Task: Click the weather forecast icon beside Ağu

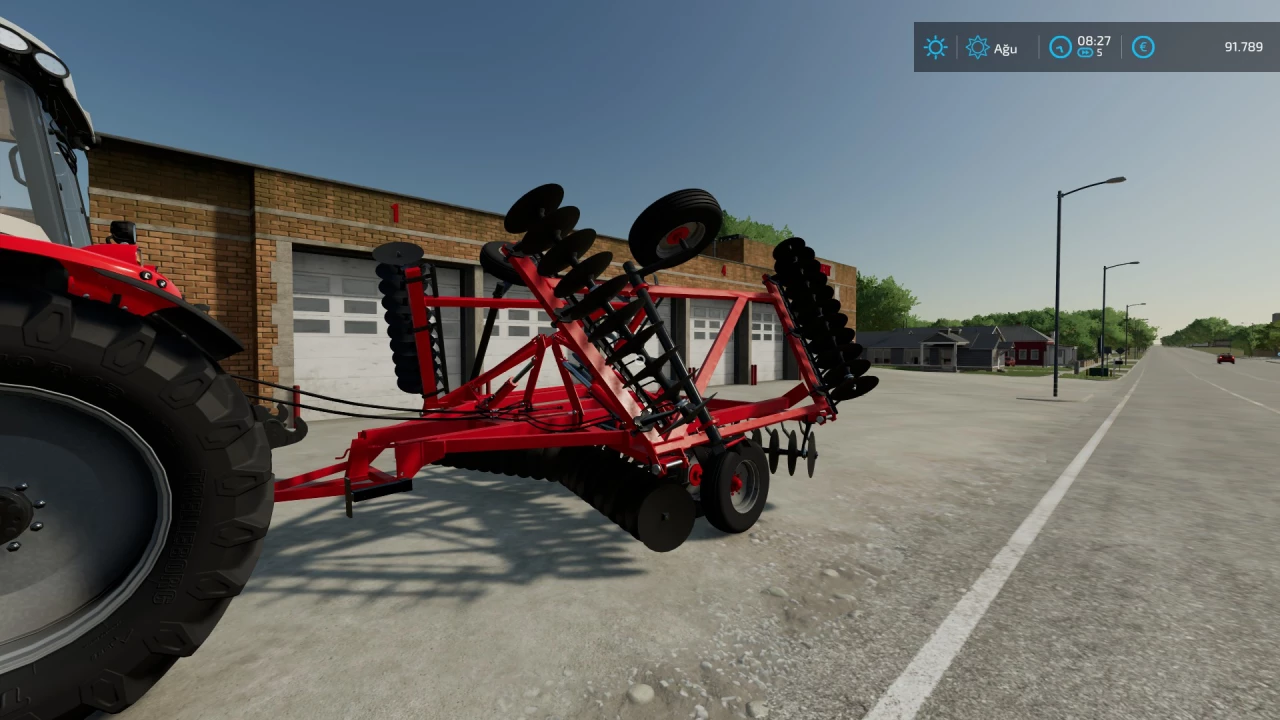Action: [x=977, y=48]
